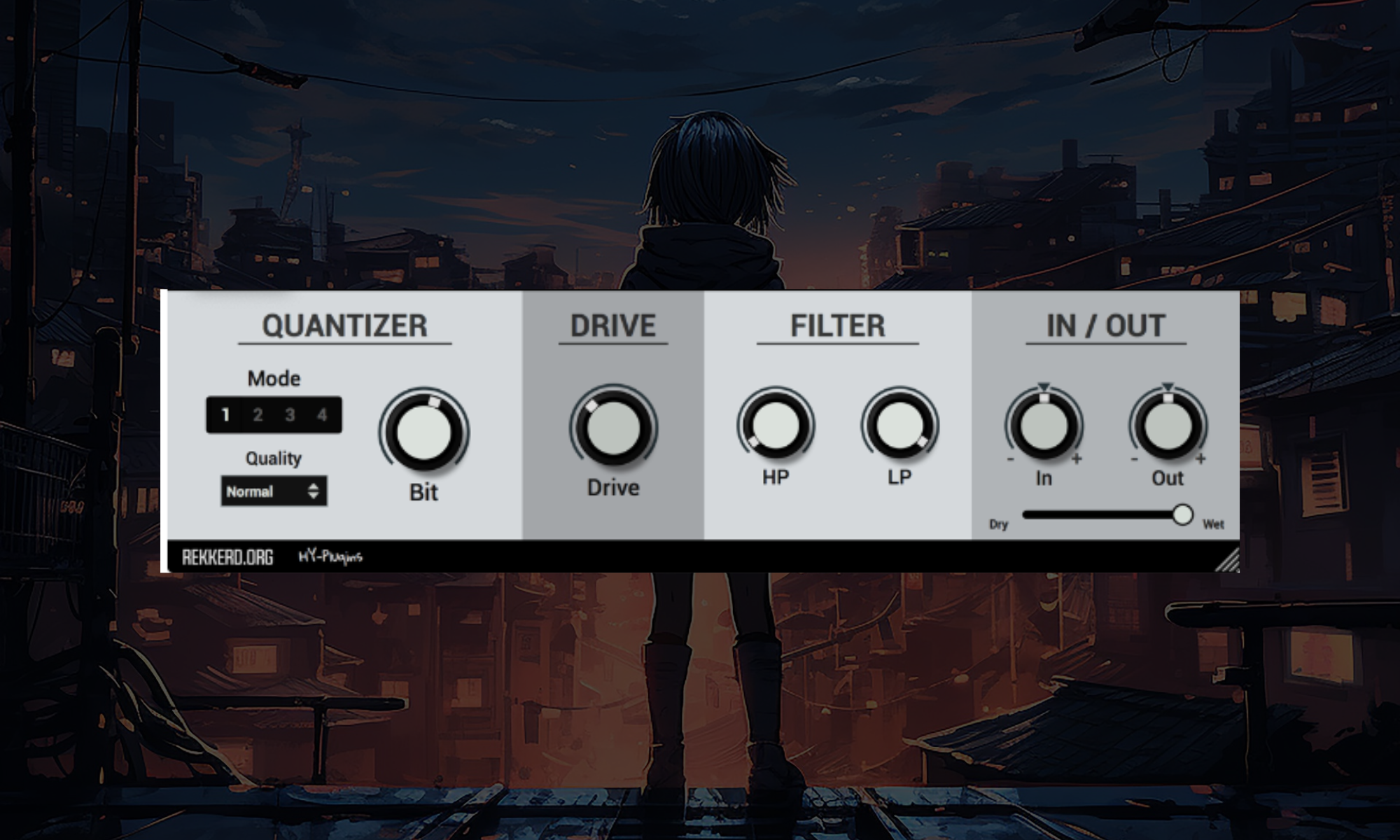The width and height of the screenshot is (1400, 840).
Task: Click the DRIVE section title
Action: (x=613, y=325)
